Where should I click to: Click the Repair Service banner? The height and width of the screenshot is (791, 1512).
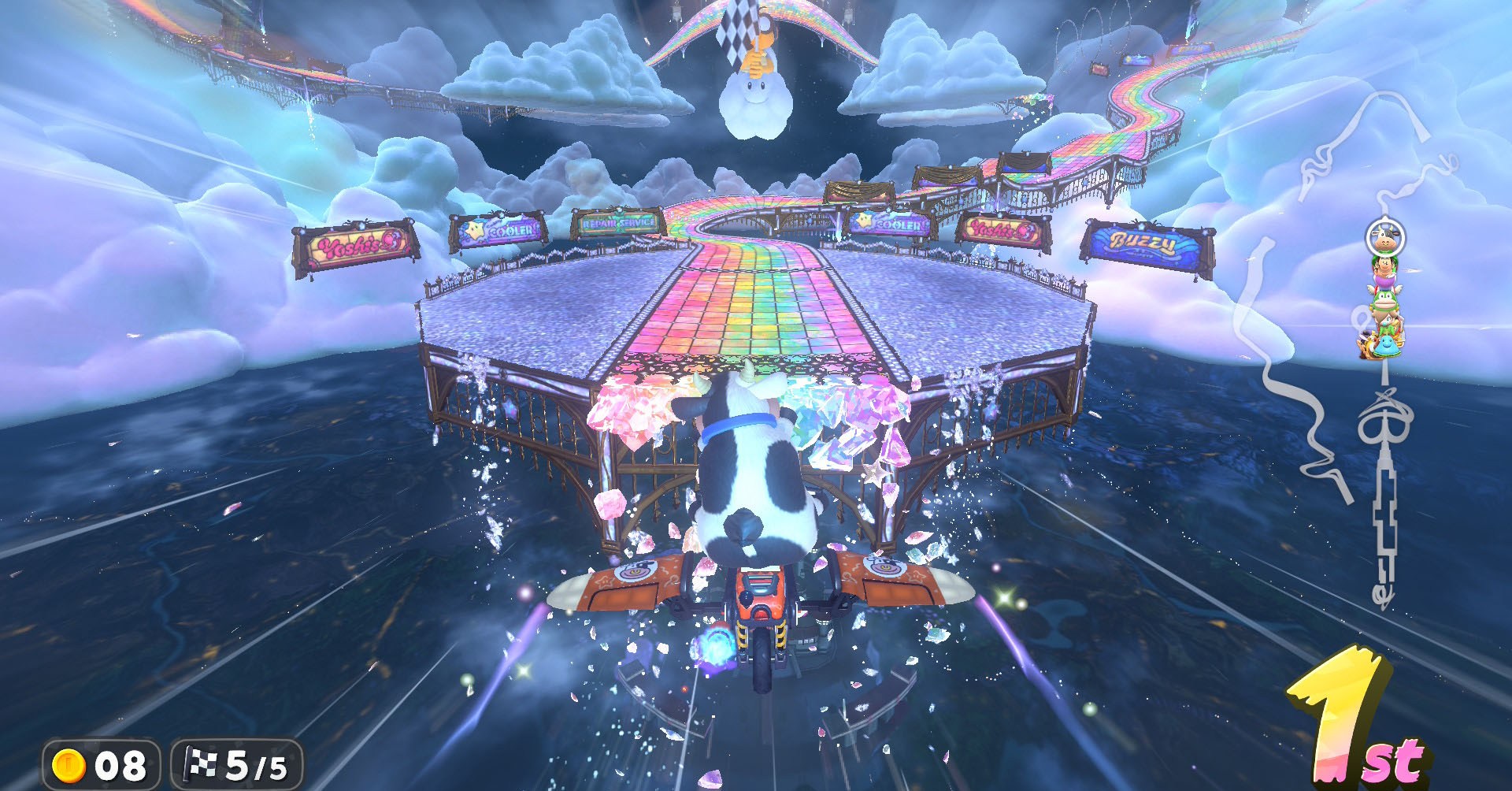point(619,225)
